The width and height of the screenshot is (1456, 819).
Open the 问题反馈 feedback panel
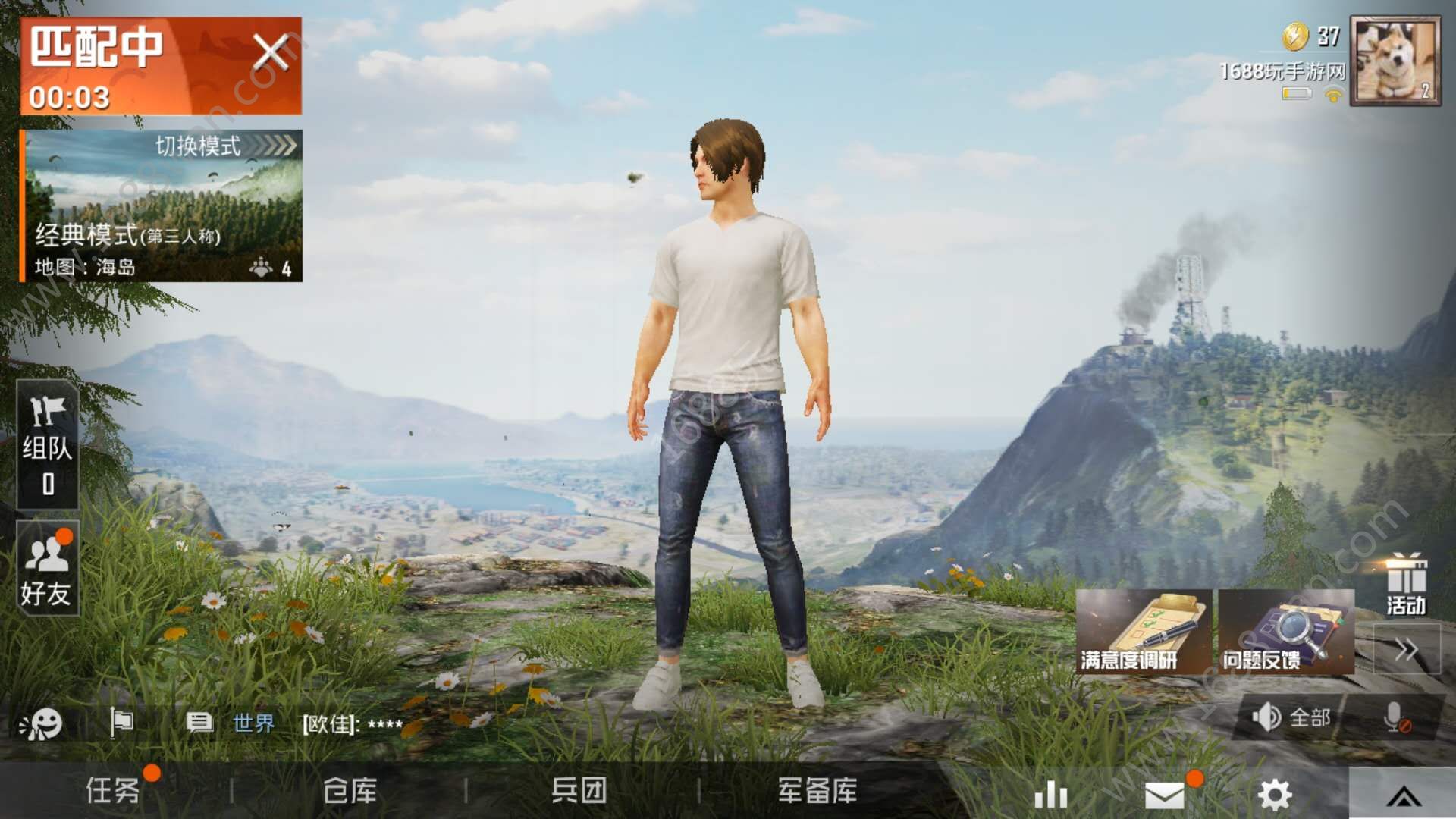coord(1285,632)
